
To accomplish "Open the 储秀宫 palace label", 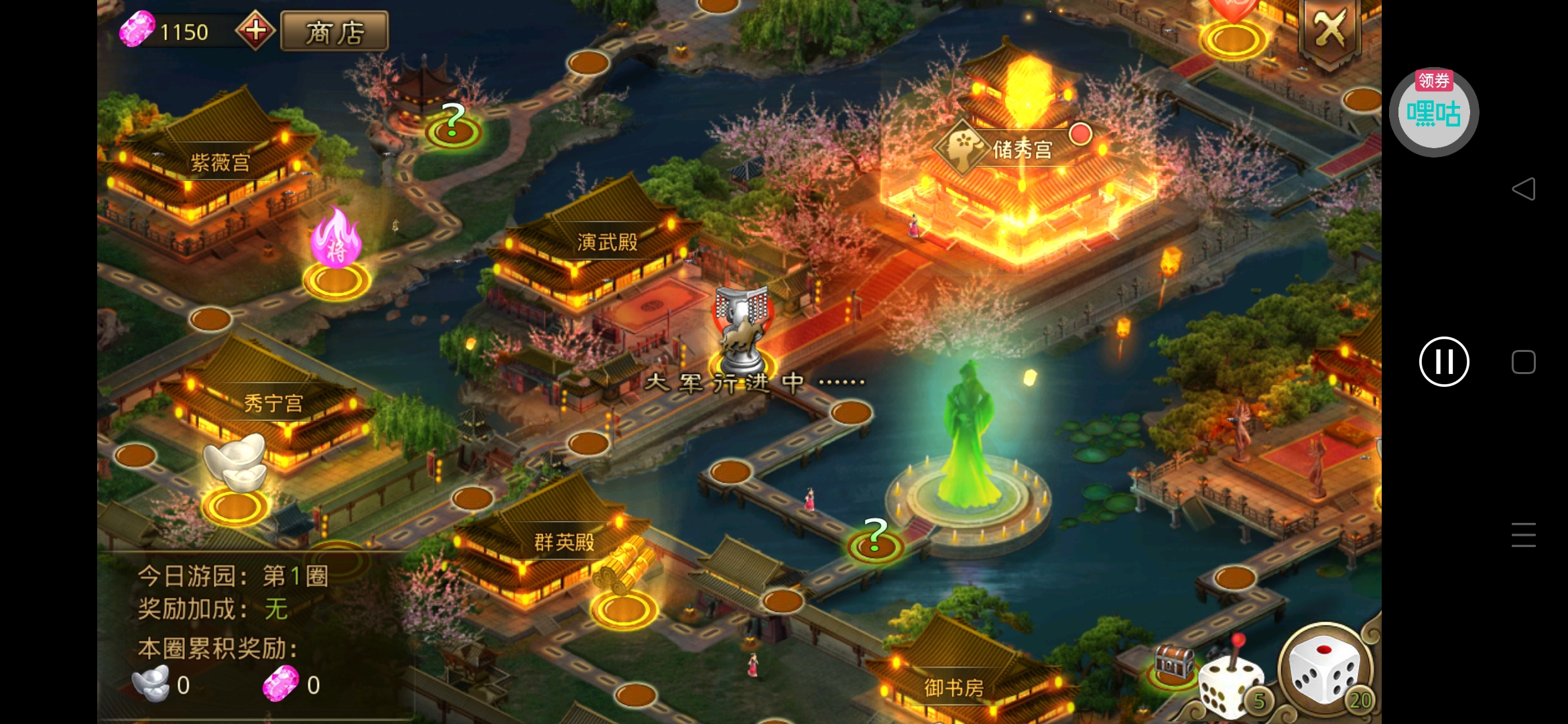I will point(1021,149).
